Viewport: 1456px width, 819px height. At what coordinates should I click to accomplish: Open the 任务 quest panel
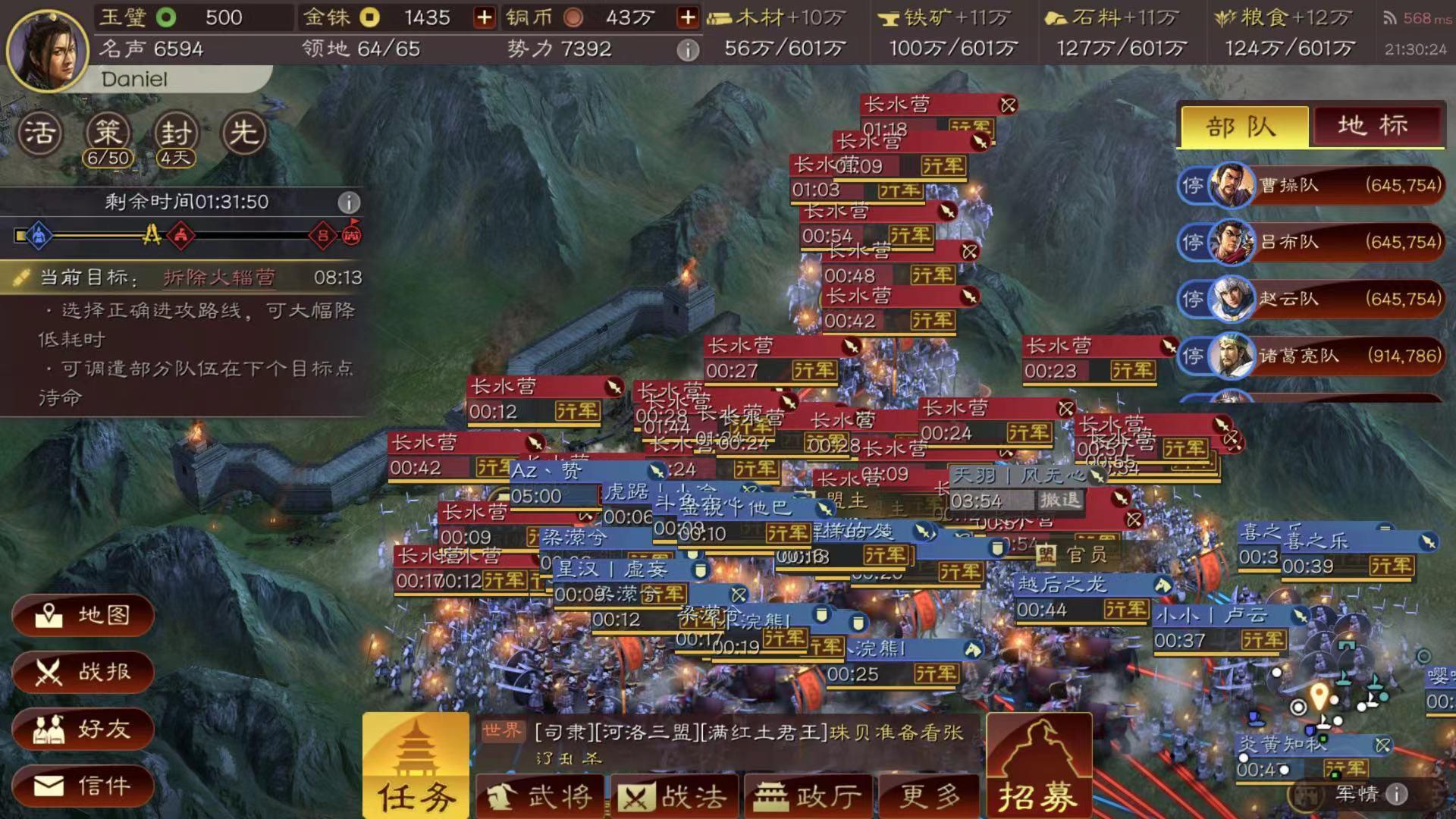416,766
